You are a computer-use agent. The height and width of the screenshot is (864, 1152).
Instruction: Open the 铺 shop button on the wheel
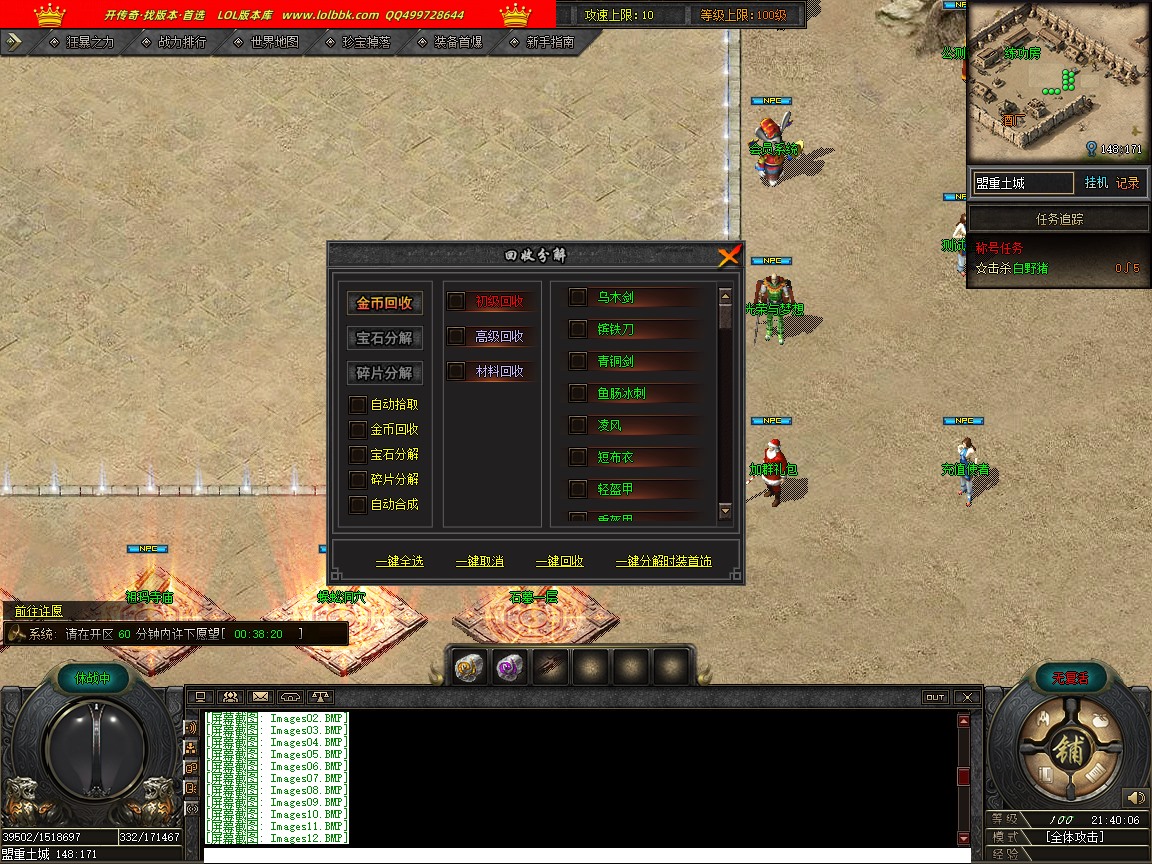1067,751
